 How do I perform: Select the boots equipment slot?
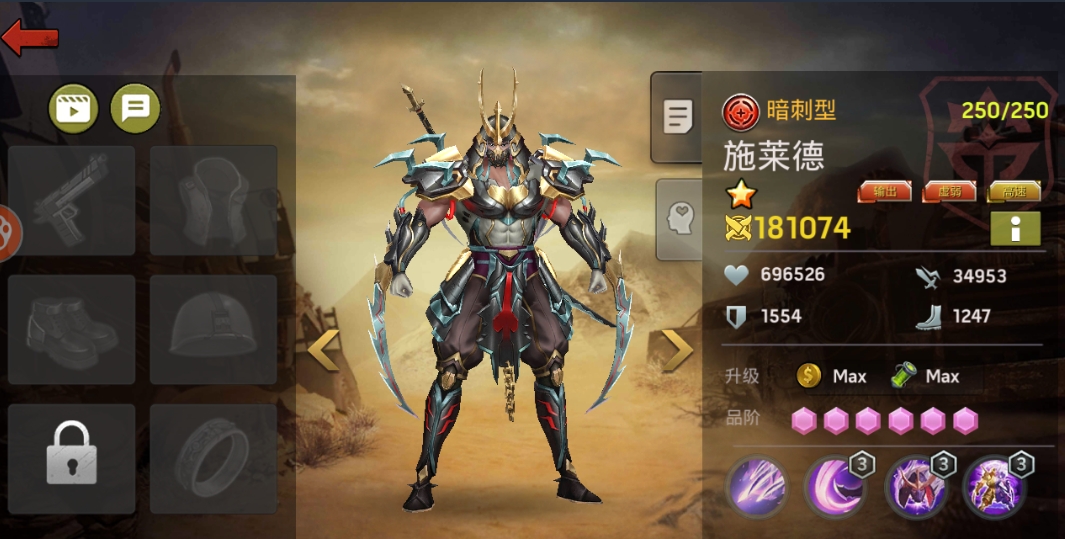tap(72, 330)
